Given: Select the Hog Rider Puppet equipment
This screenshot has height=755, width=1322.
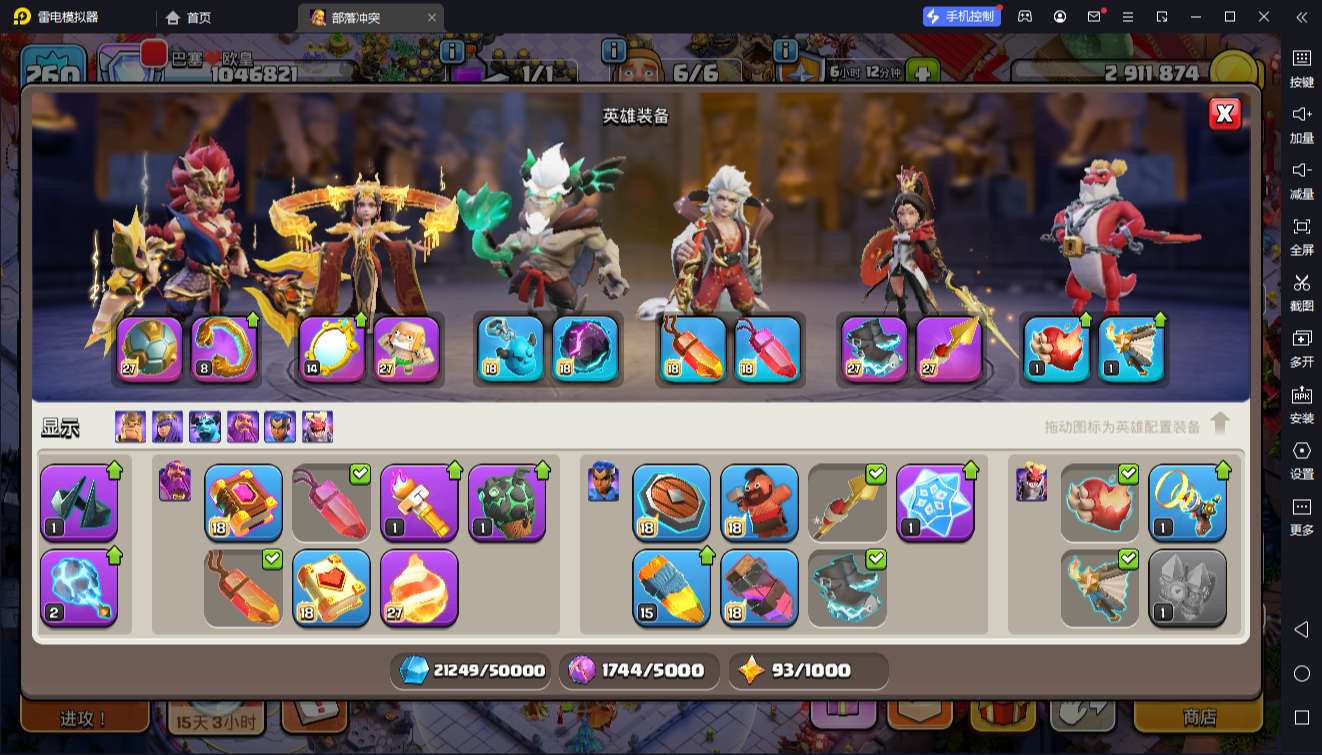Looking at the screenshot, I should coord(759,502).
